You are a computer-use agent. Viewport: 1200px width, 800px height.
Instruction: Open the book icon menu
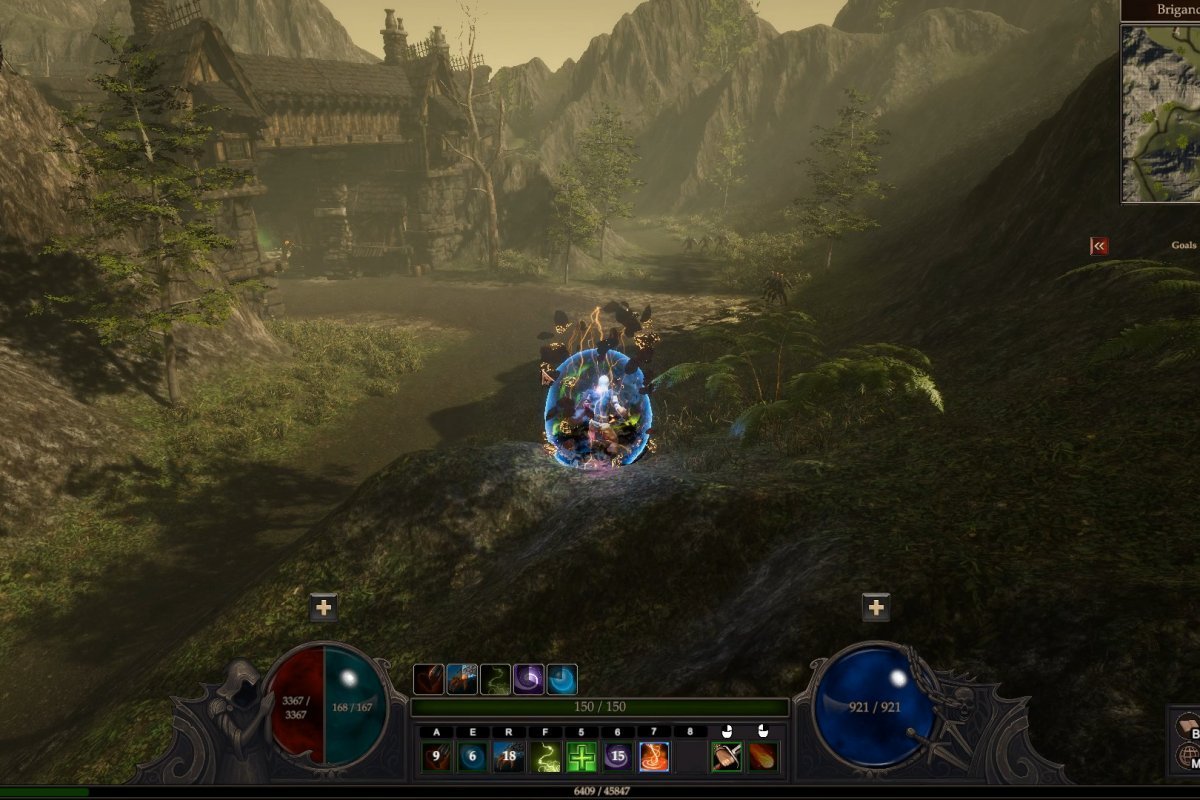tap(1188, 724)
